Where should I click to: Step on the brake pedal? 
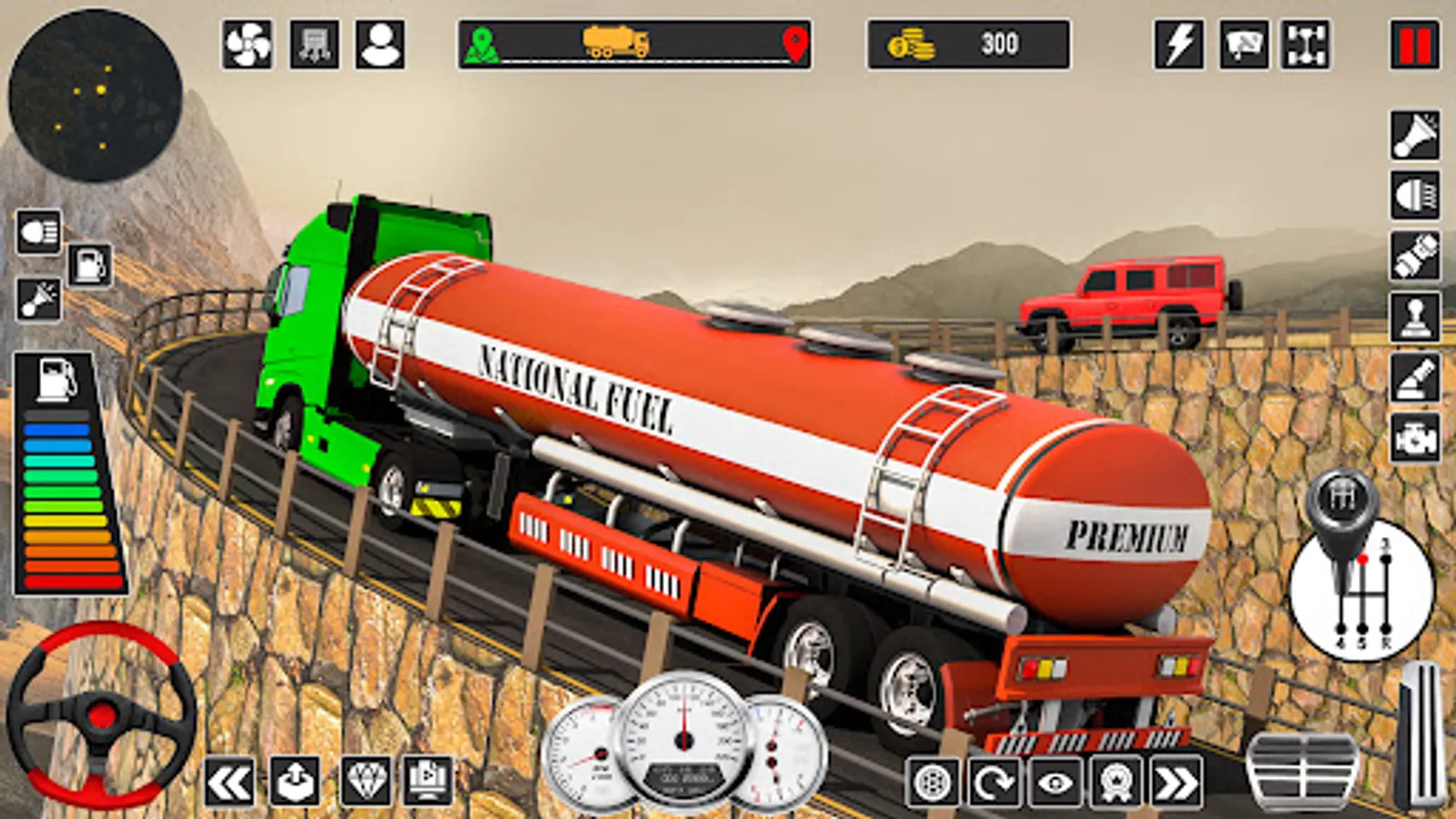coord(1301,769)
